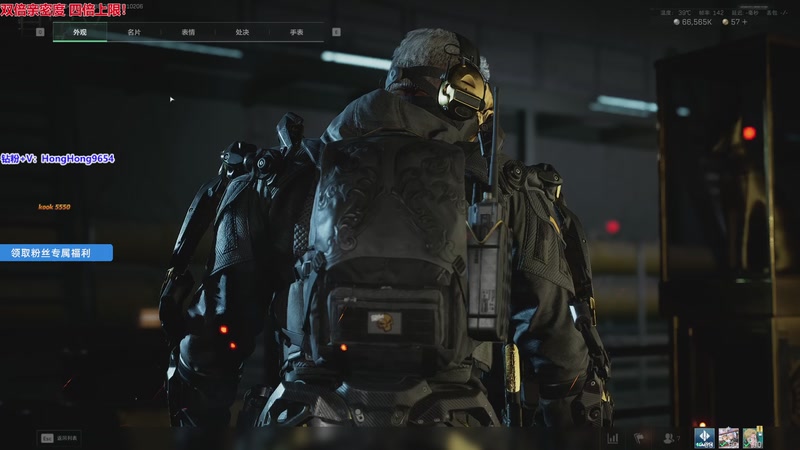The width and height of the screenshot is (800, 450).
Task: Click the blue logo overlay thumbnail
Action: pos(705,437)
